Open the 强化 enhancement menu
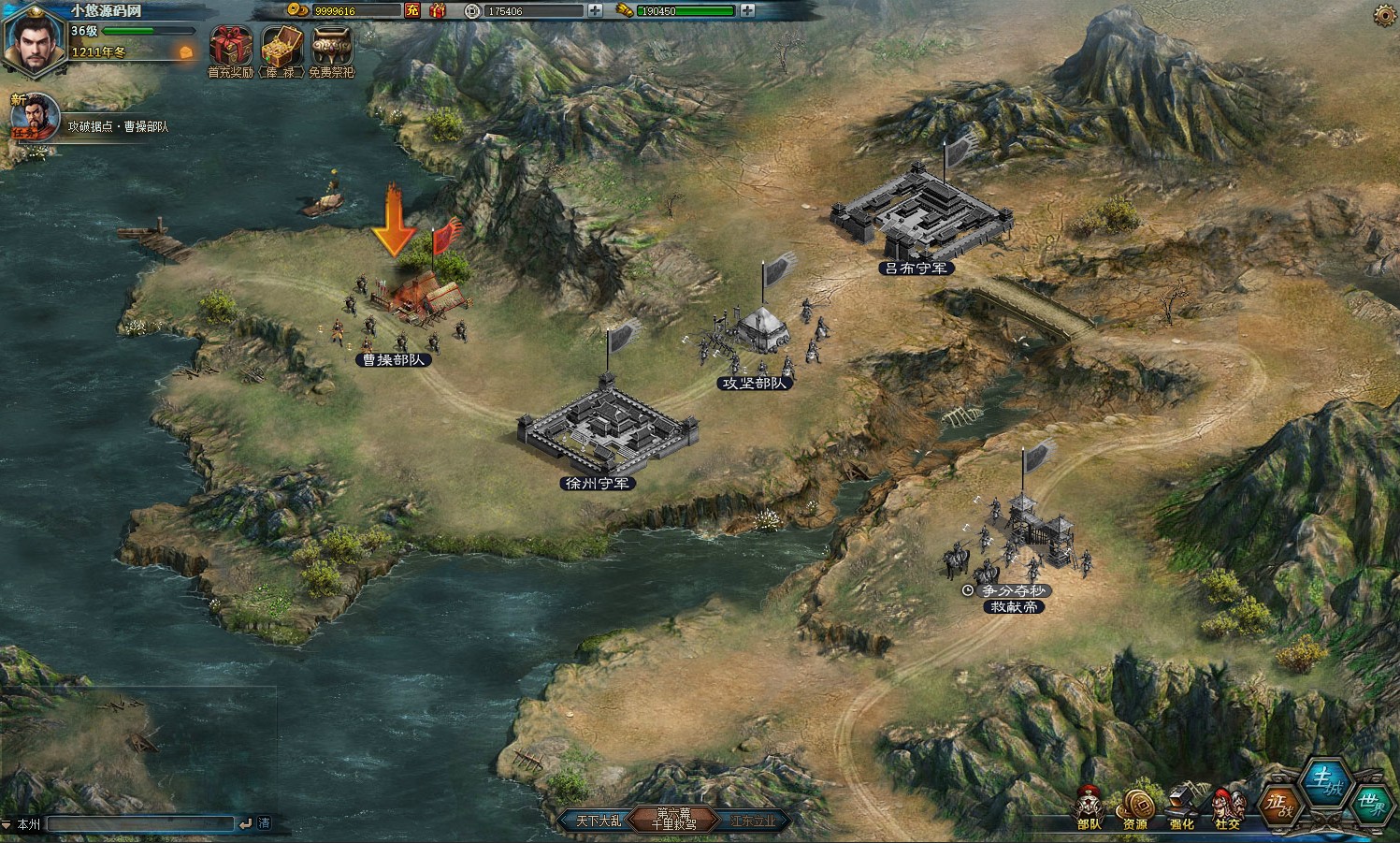 coord(1181,807)
